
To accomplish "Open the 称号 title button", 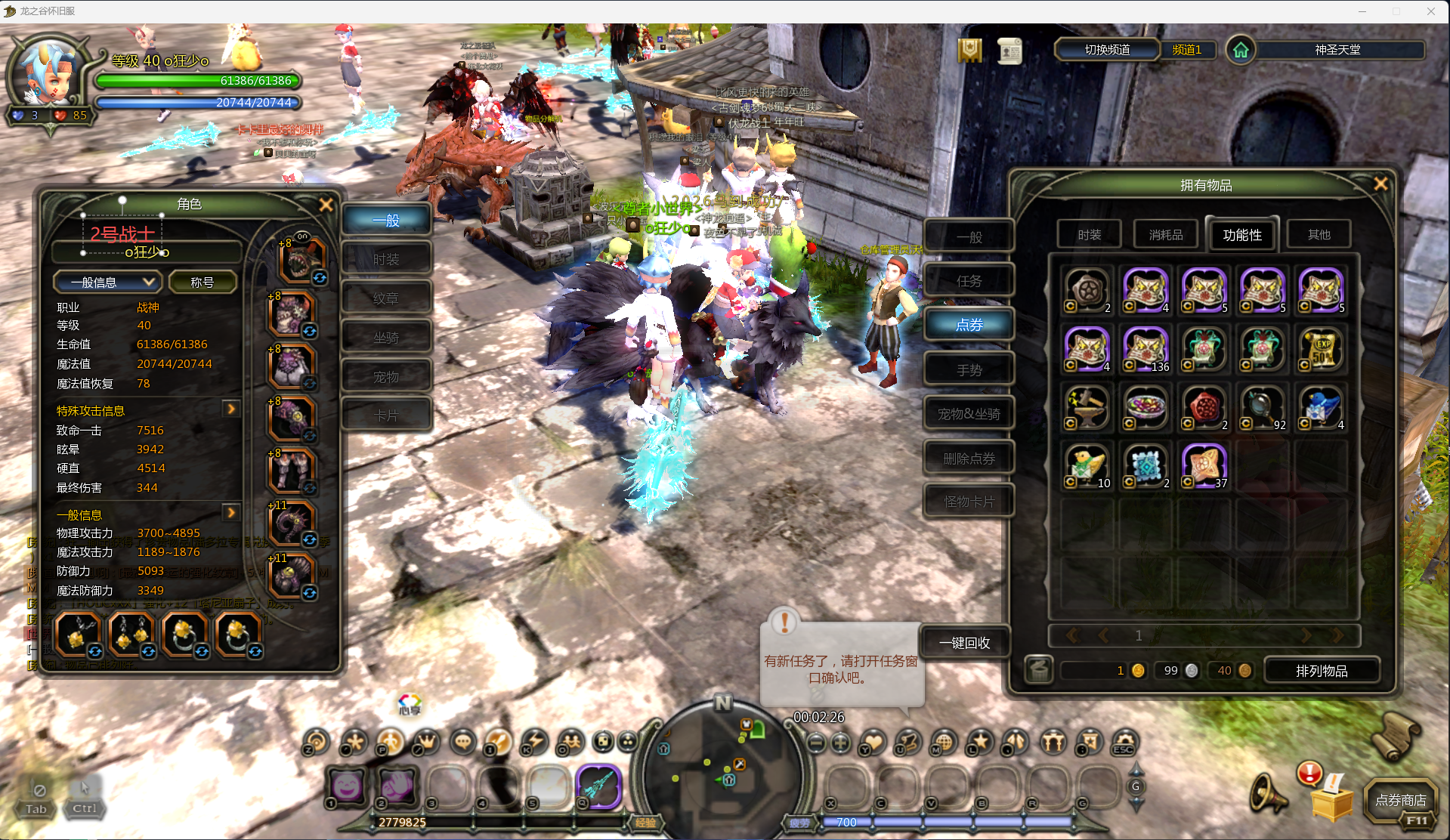I will tap(202, 283).
